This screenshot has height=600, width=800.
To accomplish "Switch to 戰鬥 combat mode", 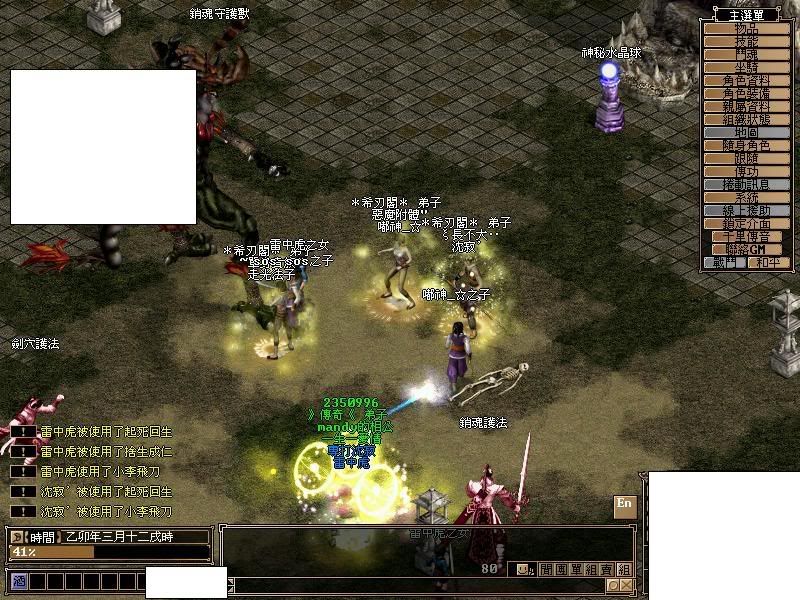I will tap(726, 262).
